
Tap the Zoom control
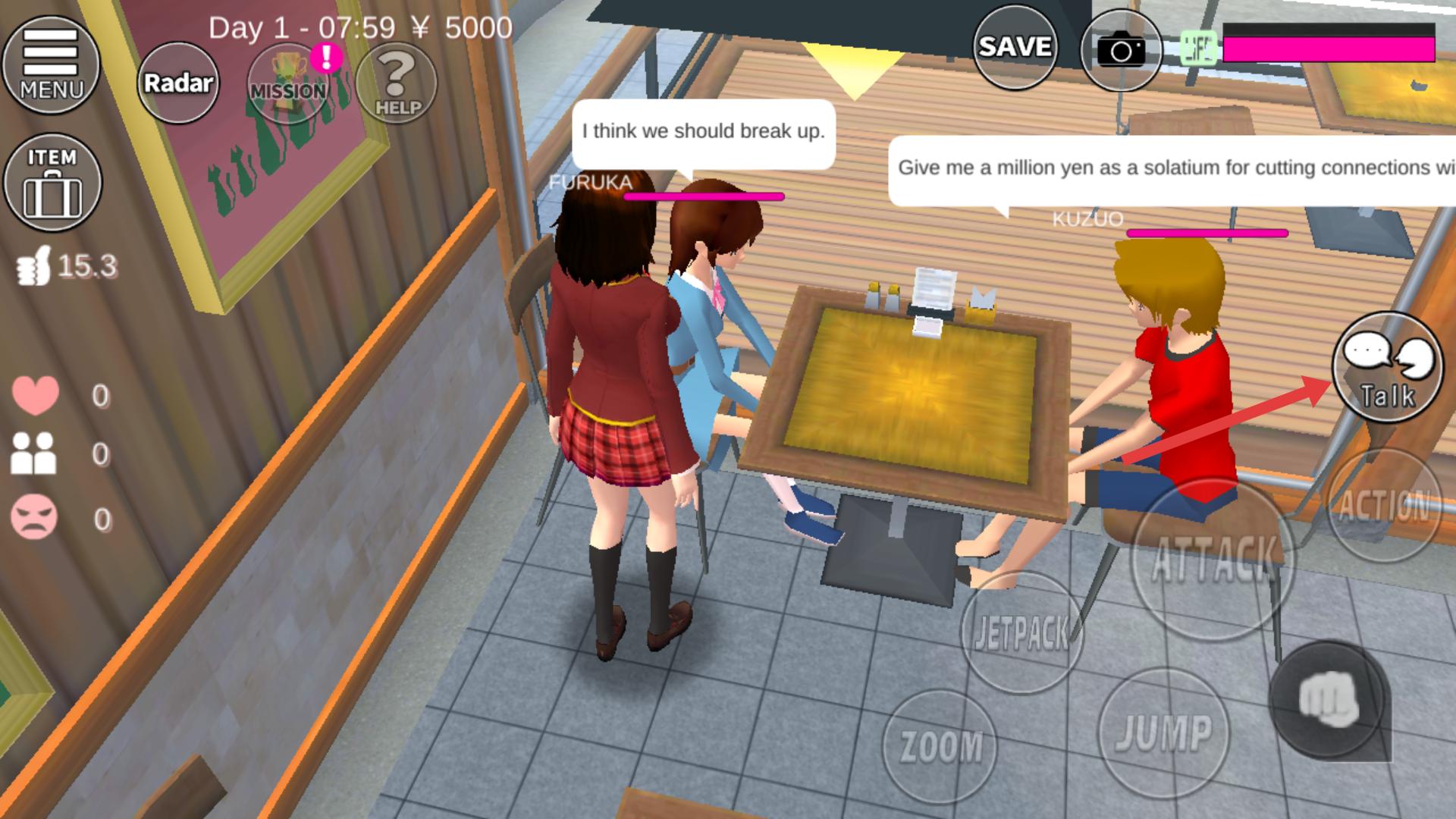click(x=940, y=745)
